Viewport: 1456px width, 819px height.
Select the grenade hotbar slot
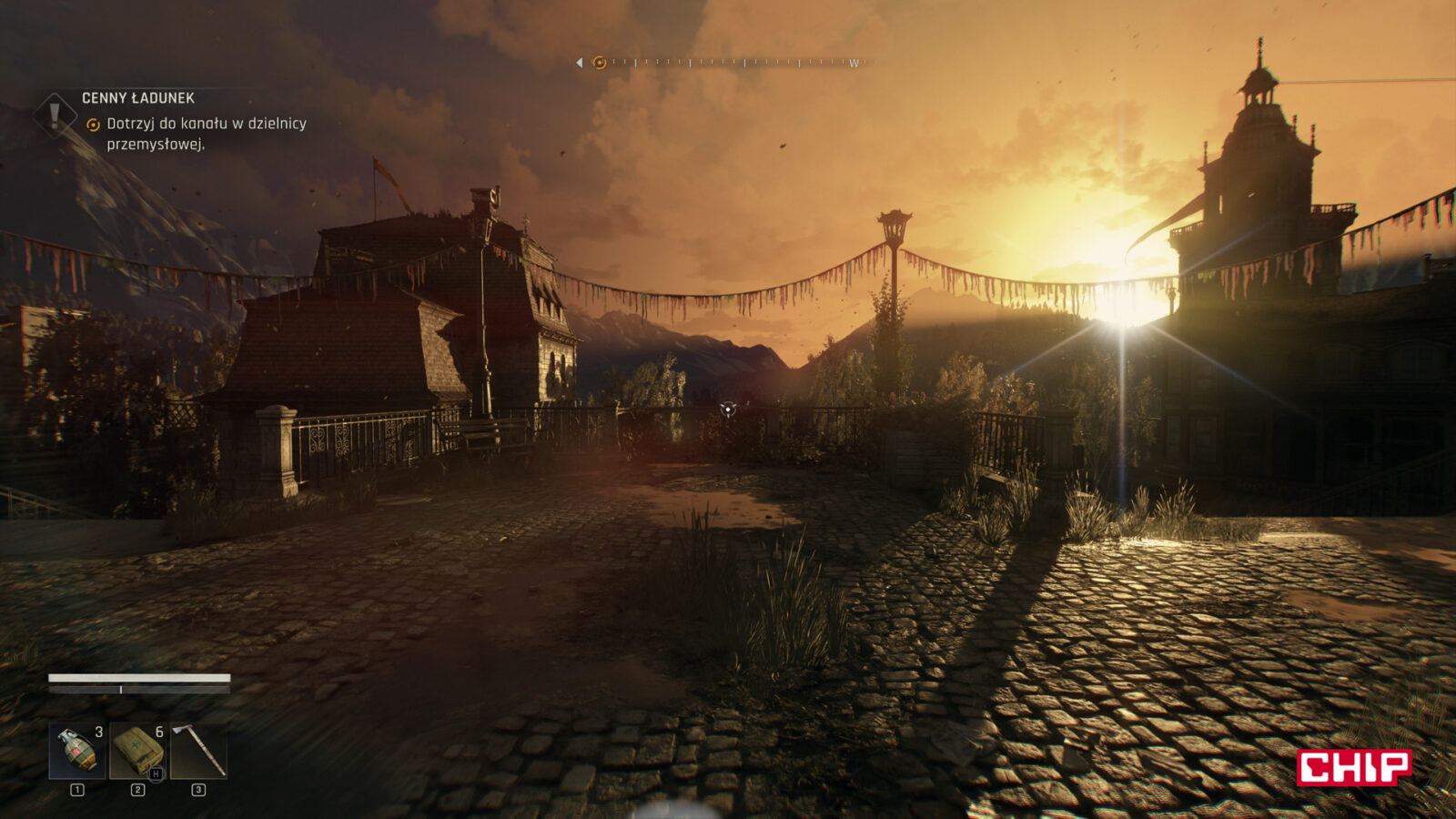click(76, 751)
